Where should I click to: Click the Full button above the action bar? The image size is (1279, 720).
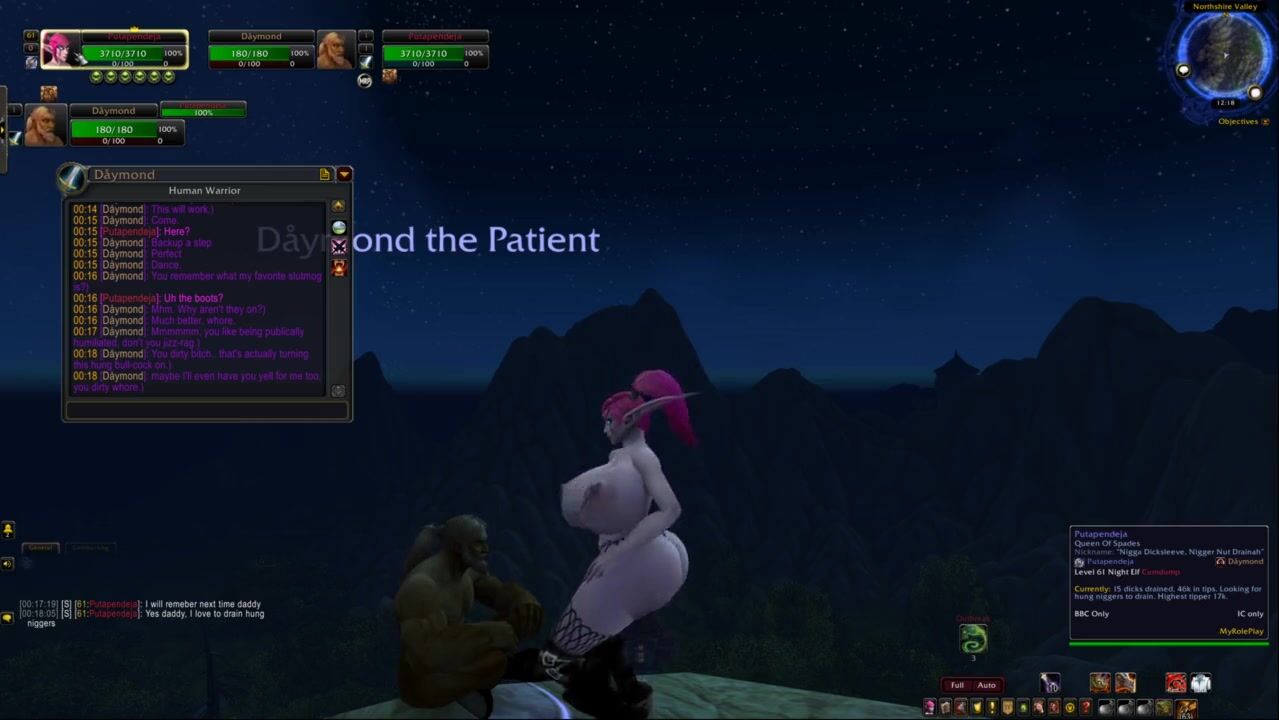957,685
